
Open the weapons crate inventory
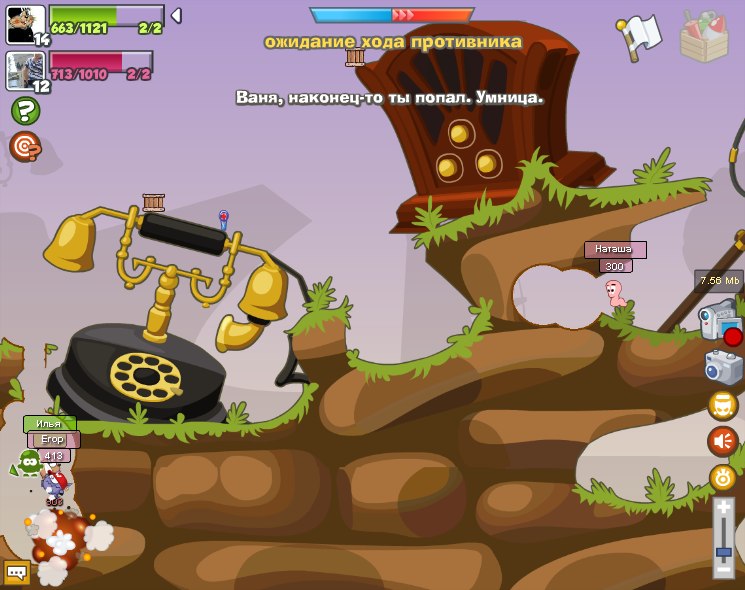pos(703,36)
